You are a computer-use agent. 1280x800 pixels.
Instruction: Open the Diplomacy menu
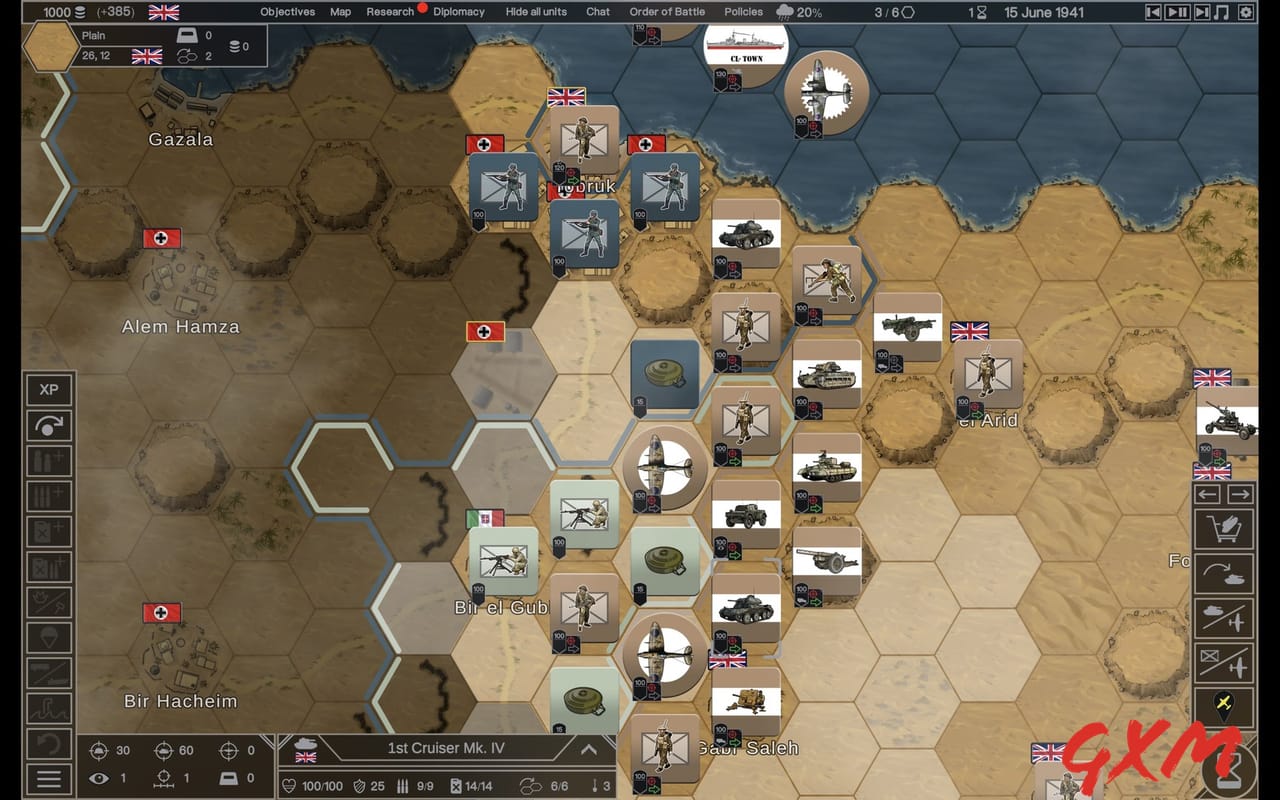pyautogui.click(x=457, y=12)
